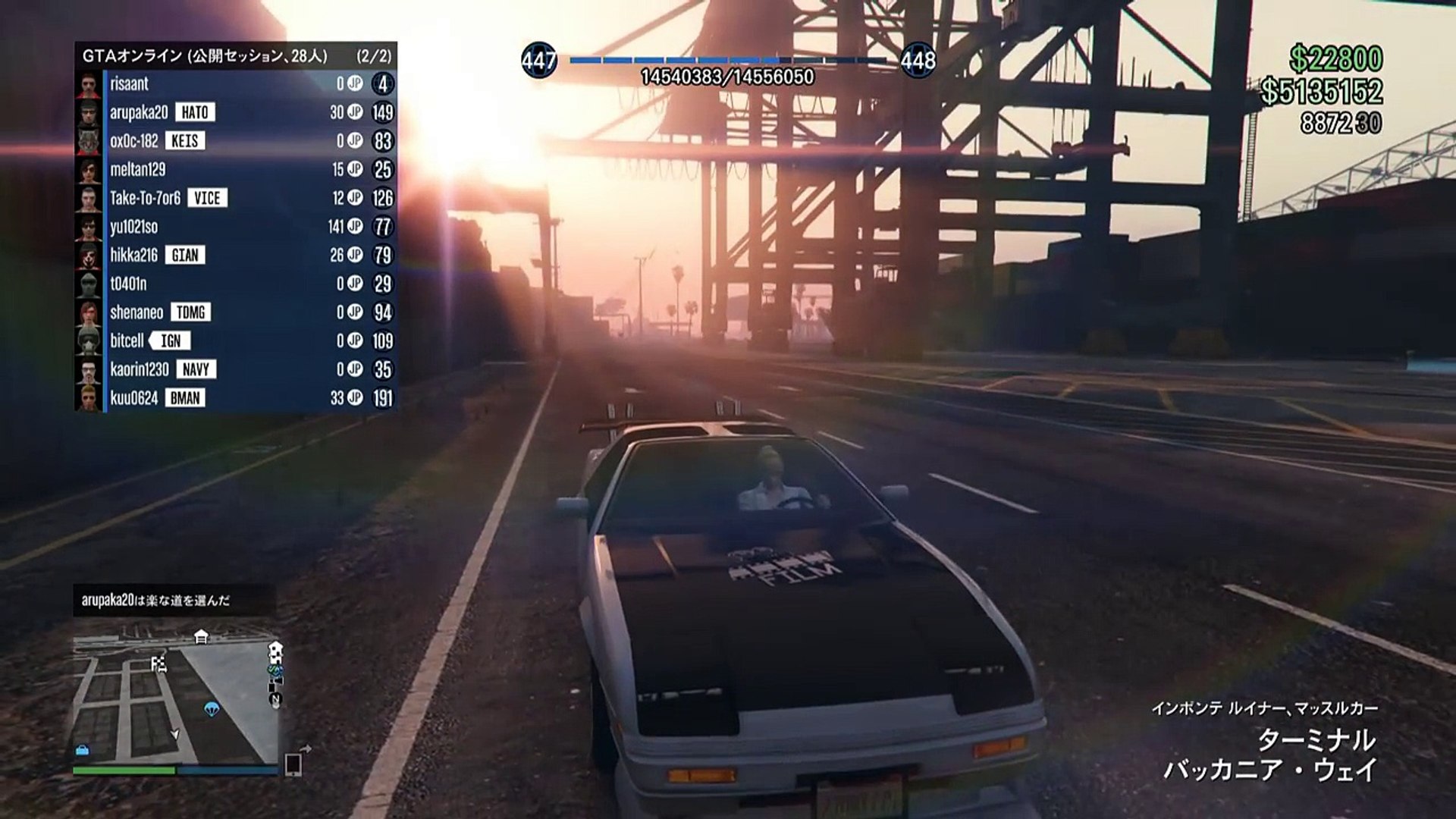The height and width of the screenshot is (819, 1456).
Task: Choose the bitcell player row
Action: pyautogui.click(x=235, y=340)
